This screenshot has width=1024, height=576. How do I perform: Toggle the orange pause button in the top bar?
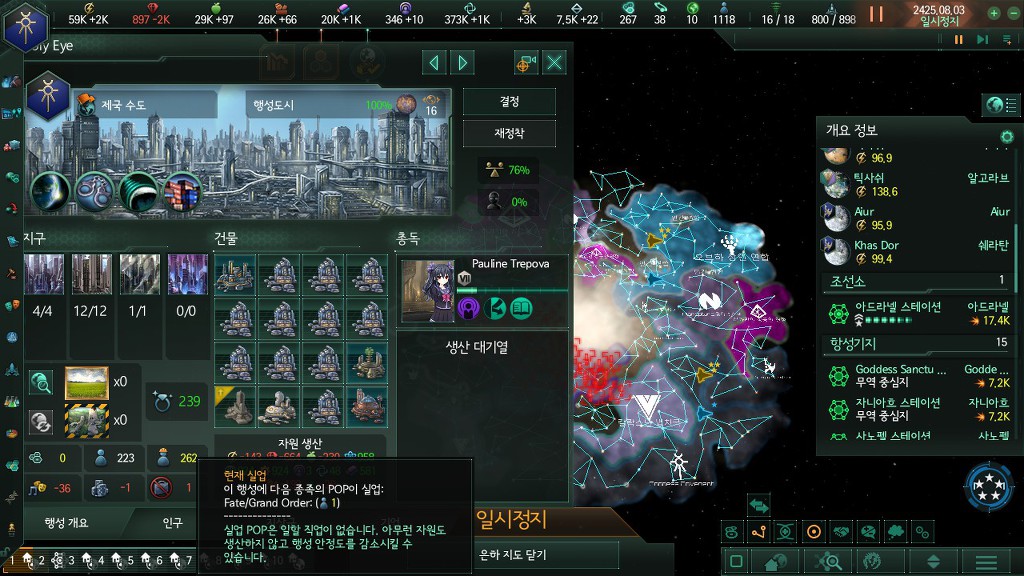[876, 14]
